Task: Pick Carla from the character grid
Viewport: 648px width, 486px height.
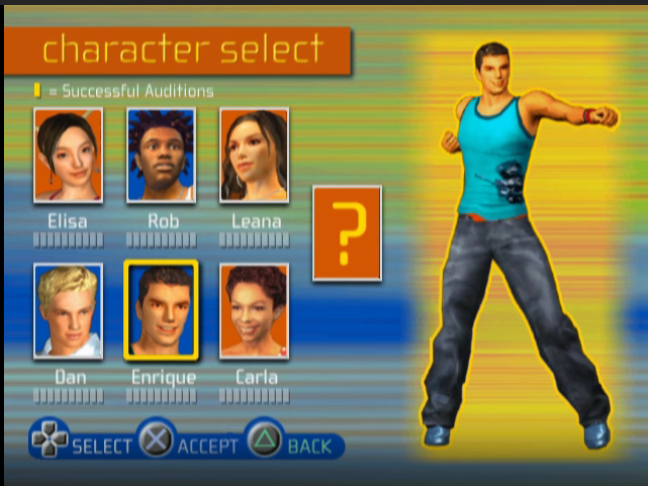Action: pos(254,311)
